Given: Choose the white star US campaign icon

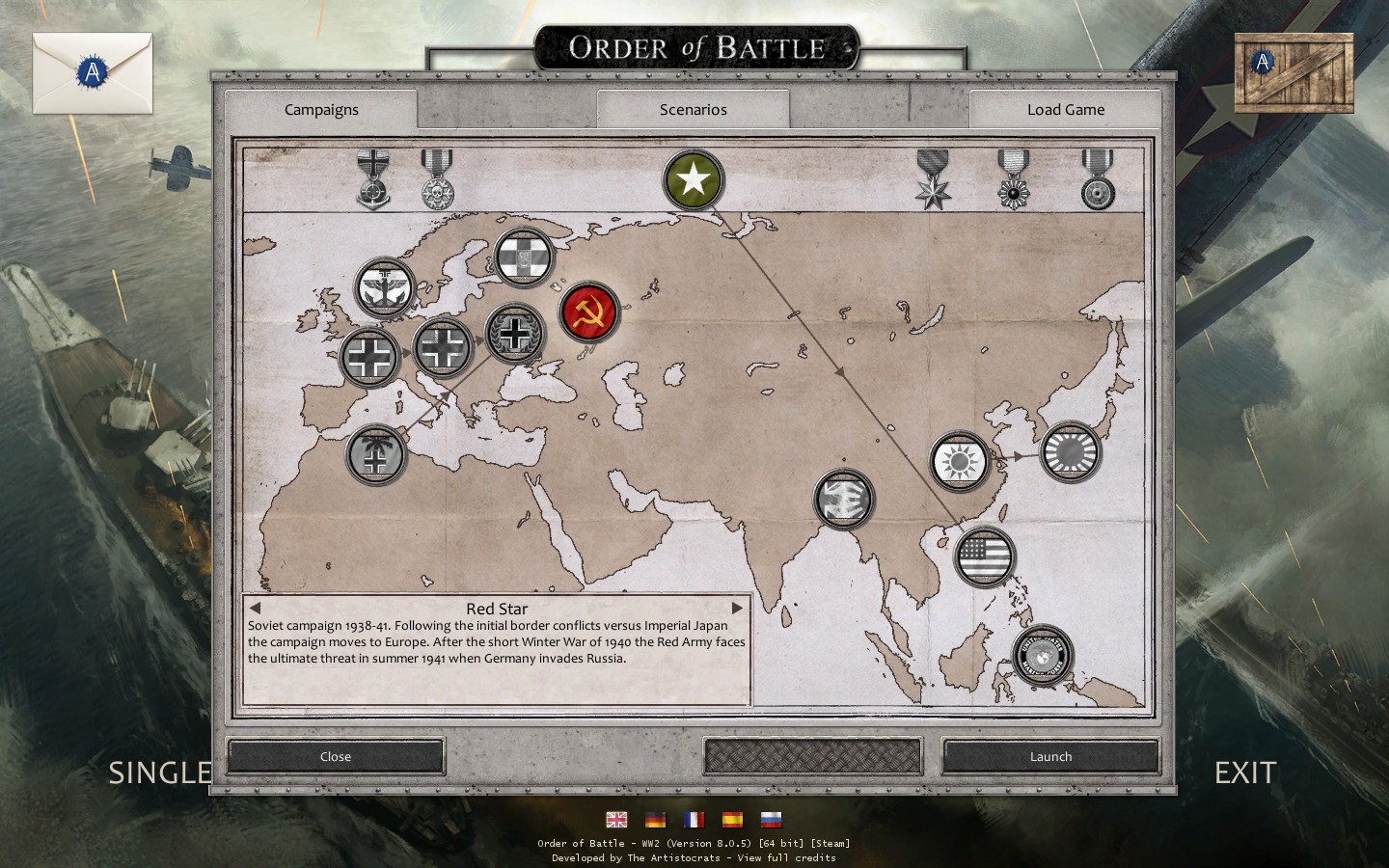Looking at the screenshot, I should click(x=693, y=180).
